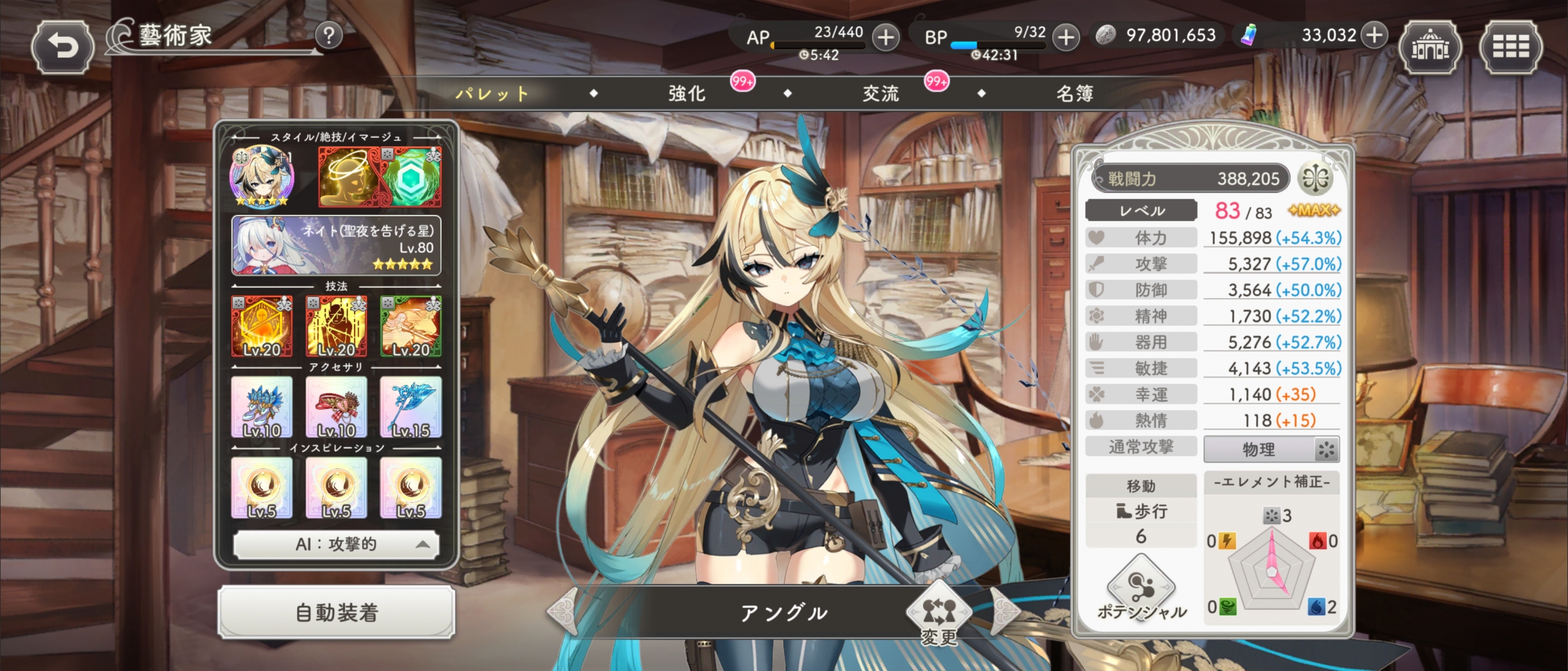1568x671 pixels.
Task: Add BP with the plus button
Action: point(1066,37)
